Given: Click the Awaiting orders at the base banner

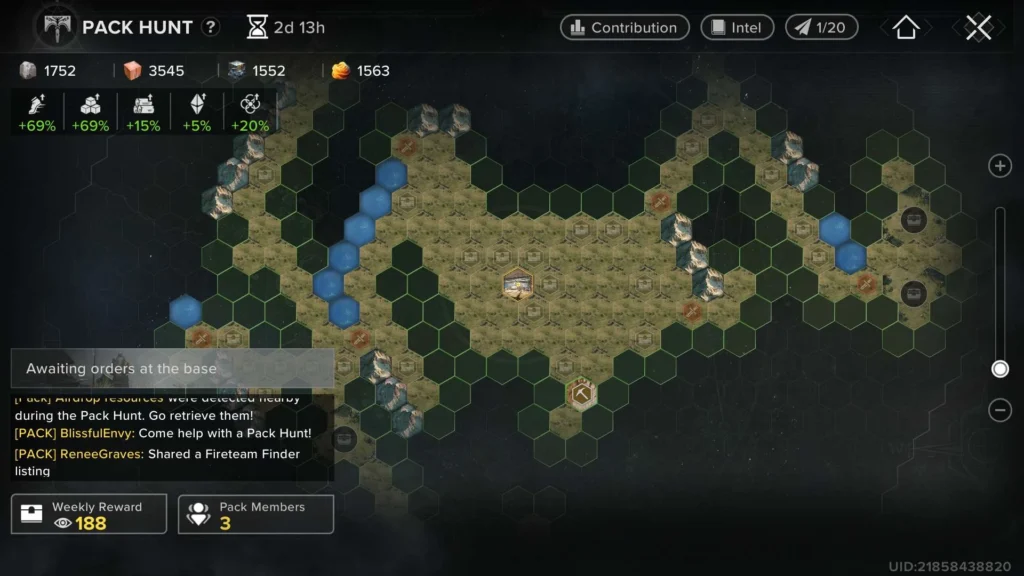Looking at the screenshot, I should (172, 369).
